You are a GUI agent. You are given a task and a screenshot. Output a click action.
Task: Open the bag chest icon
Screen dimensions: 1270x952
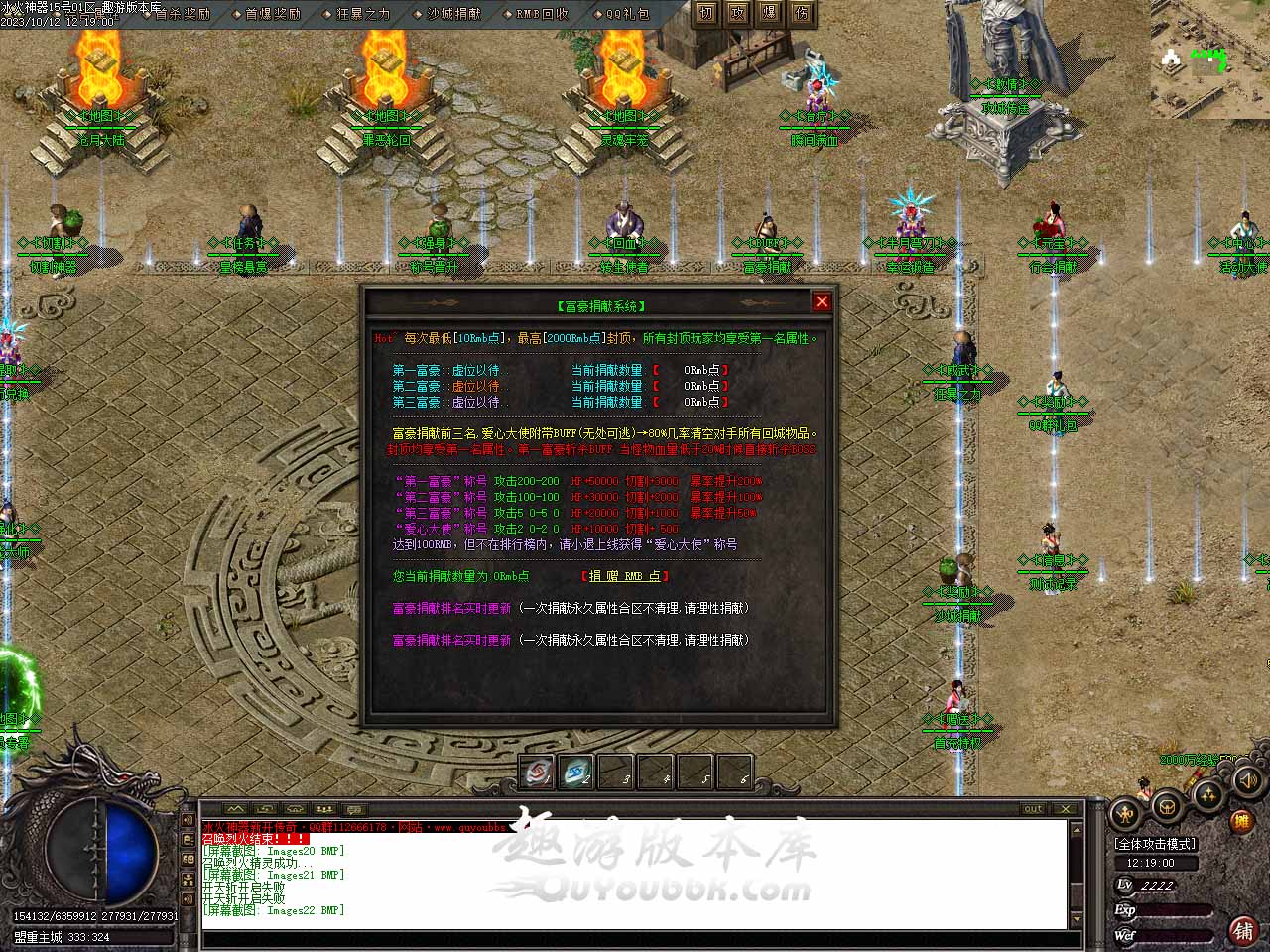pyautogui.click(x=1168, y=805)
